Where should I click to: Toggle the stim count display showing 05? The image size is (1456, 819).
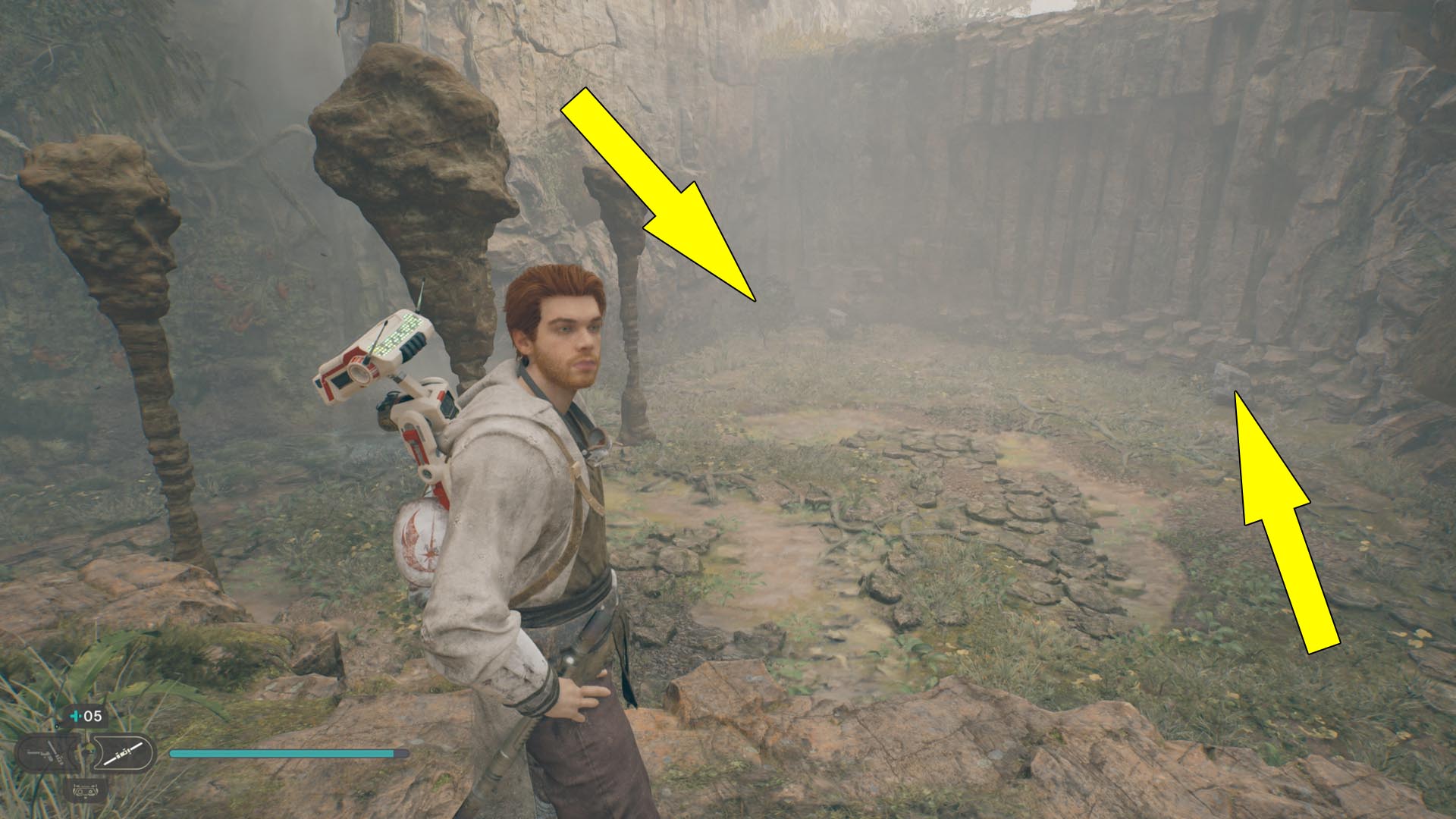point(91,716)
